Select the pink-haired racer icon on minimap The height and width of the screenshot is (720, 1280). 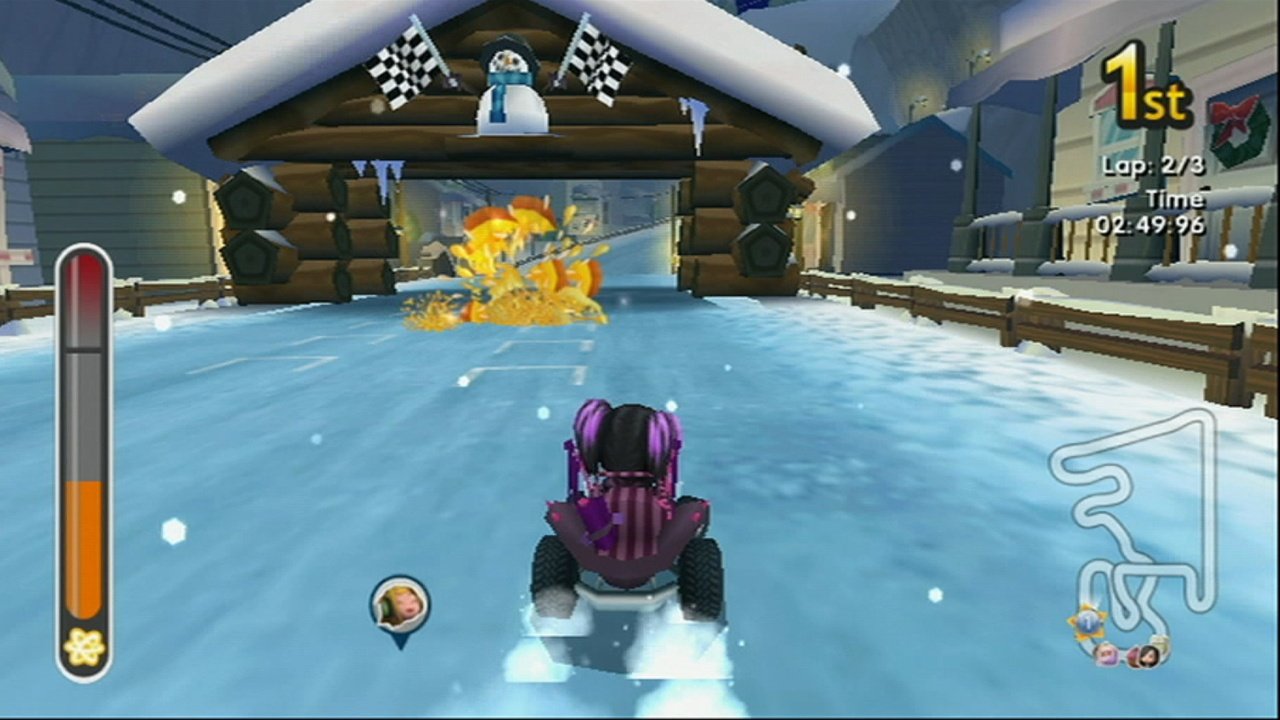point(1107,655)
